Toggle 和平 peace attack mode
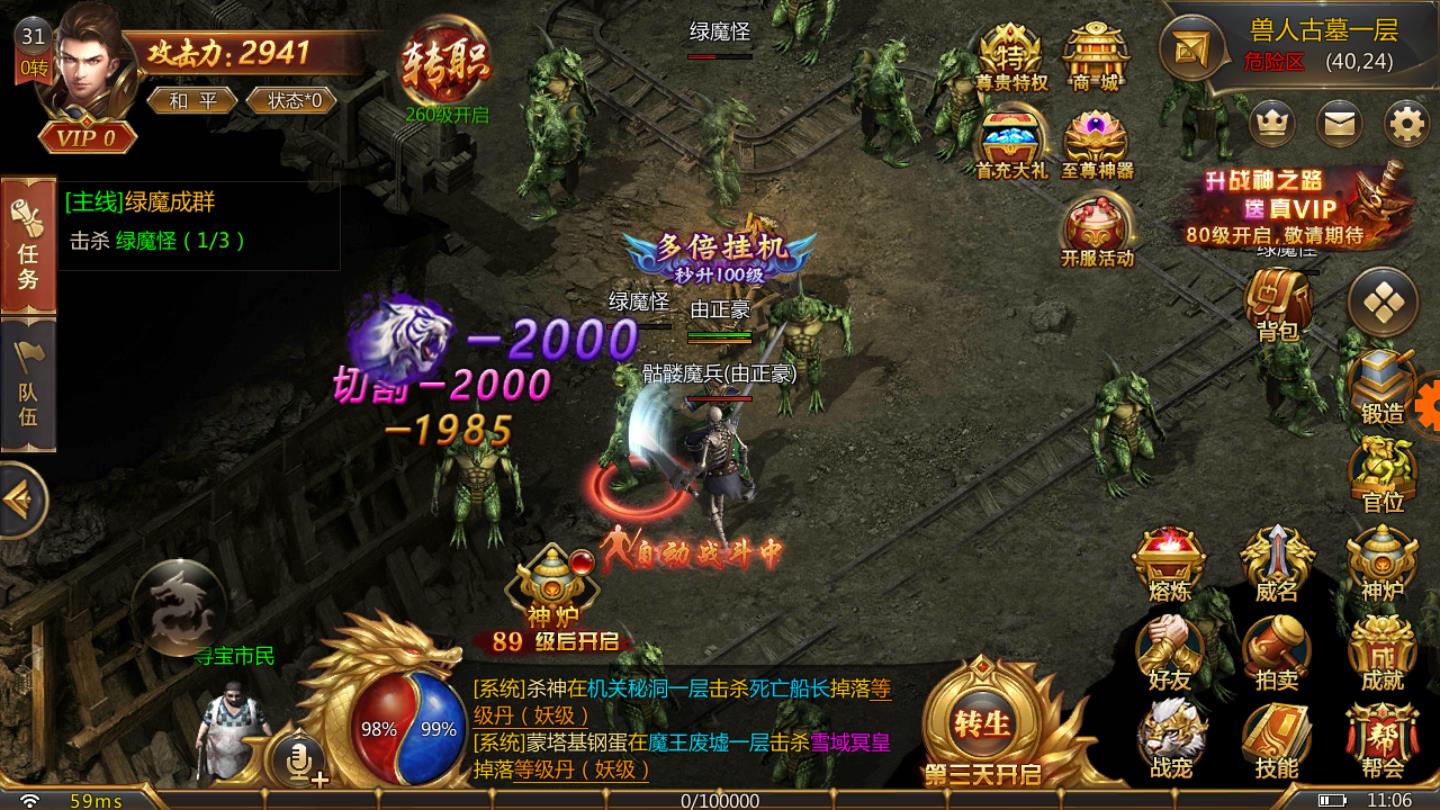 click(x=191, y=100)
